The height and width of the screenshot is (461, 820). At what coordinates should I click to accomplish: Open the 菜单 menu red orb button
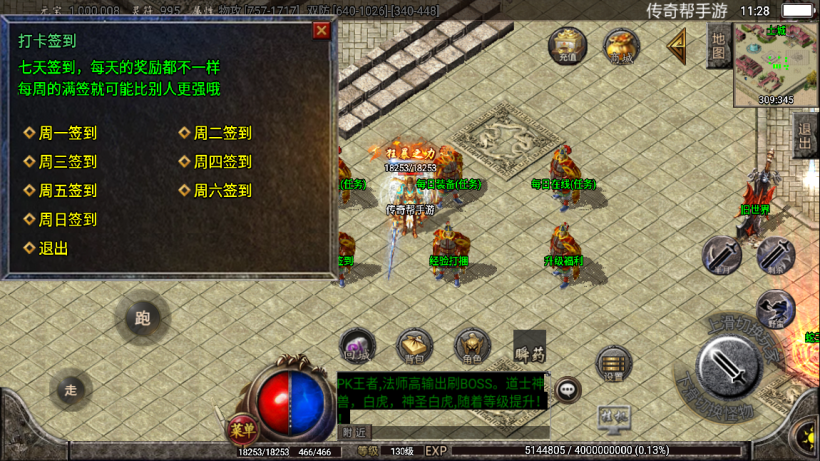click(x=241, y=430)
